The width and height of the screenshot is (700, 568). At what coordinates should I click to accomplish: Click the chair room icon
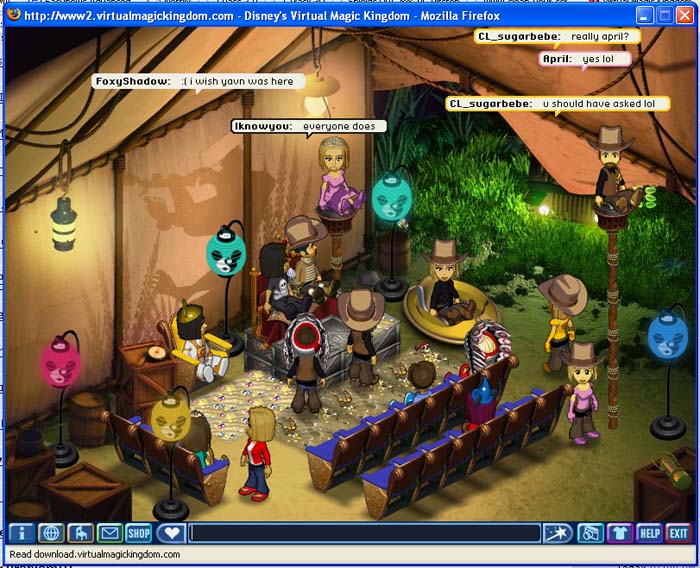(x=80, y=533)
